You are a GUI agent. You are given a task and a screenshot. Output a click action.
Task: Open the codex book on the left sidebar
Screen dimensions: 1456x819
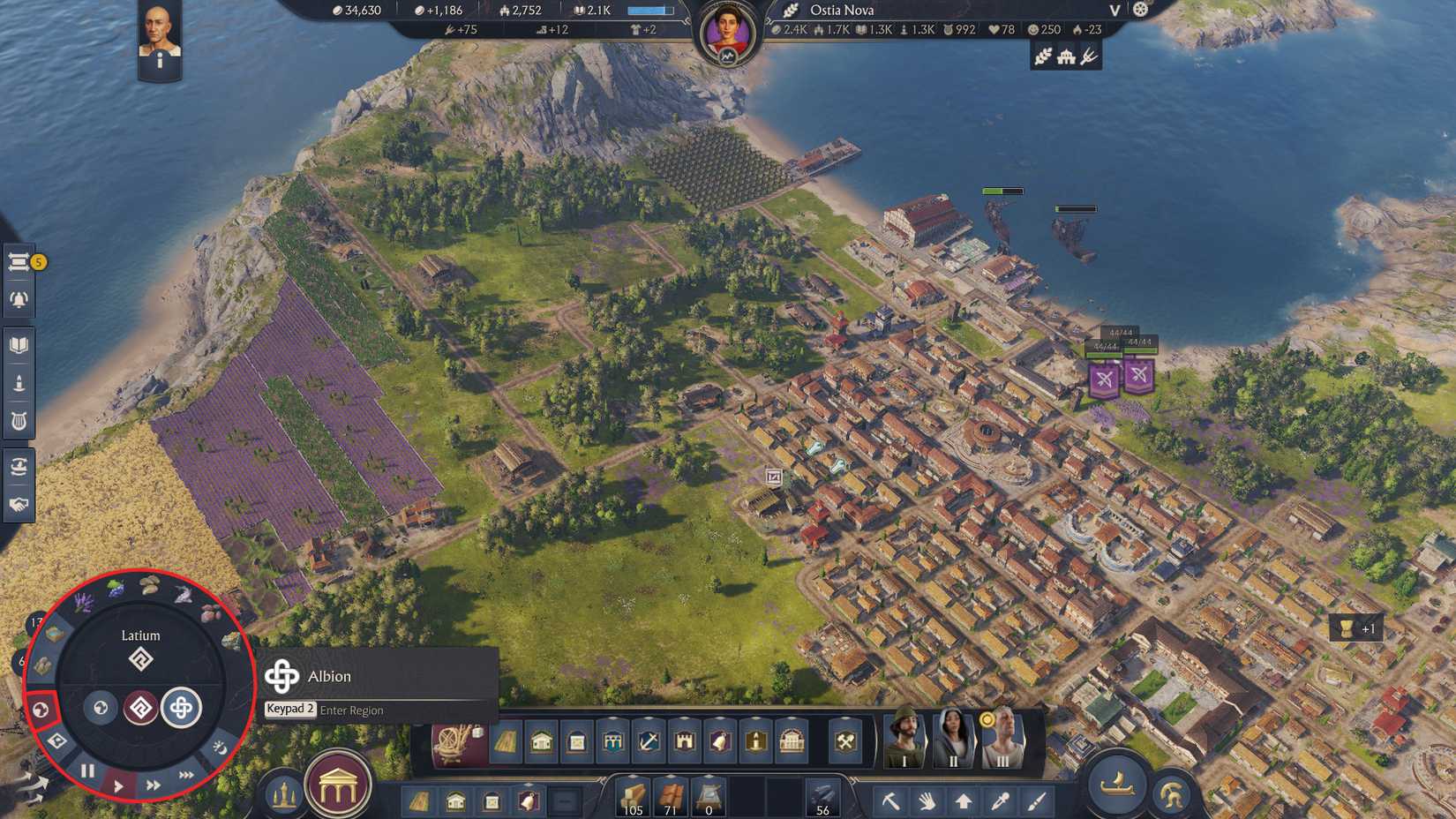[x=19, y=344]
